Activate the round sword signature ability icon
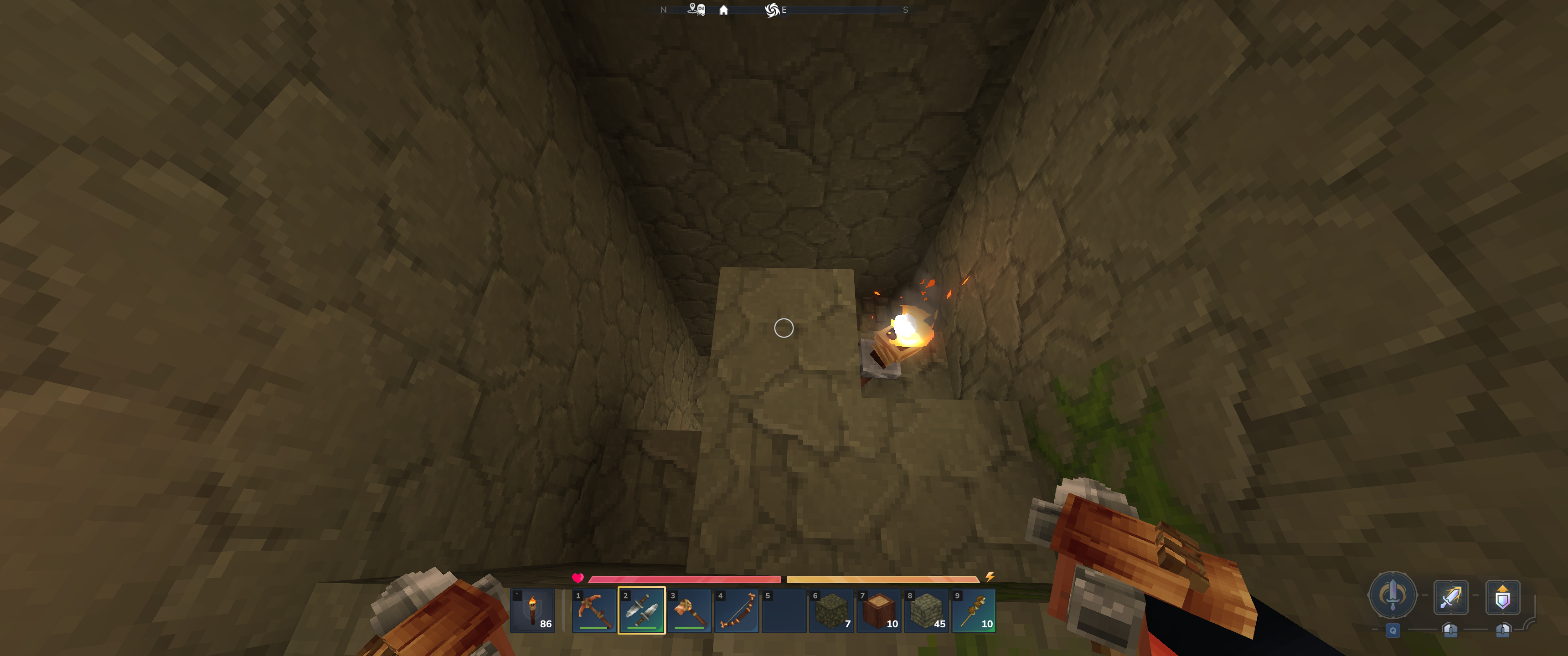The height and width of the screenshot is (656, 1568). 1392,594
